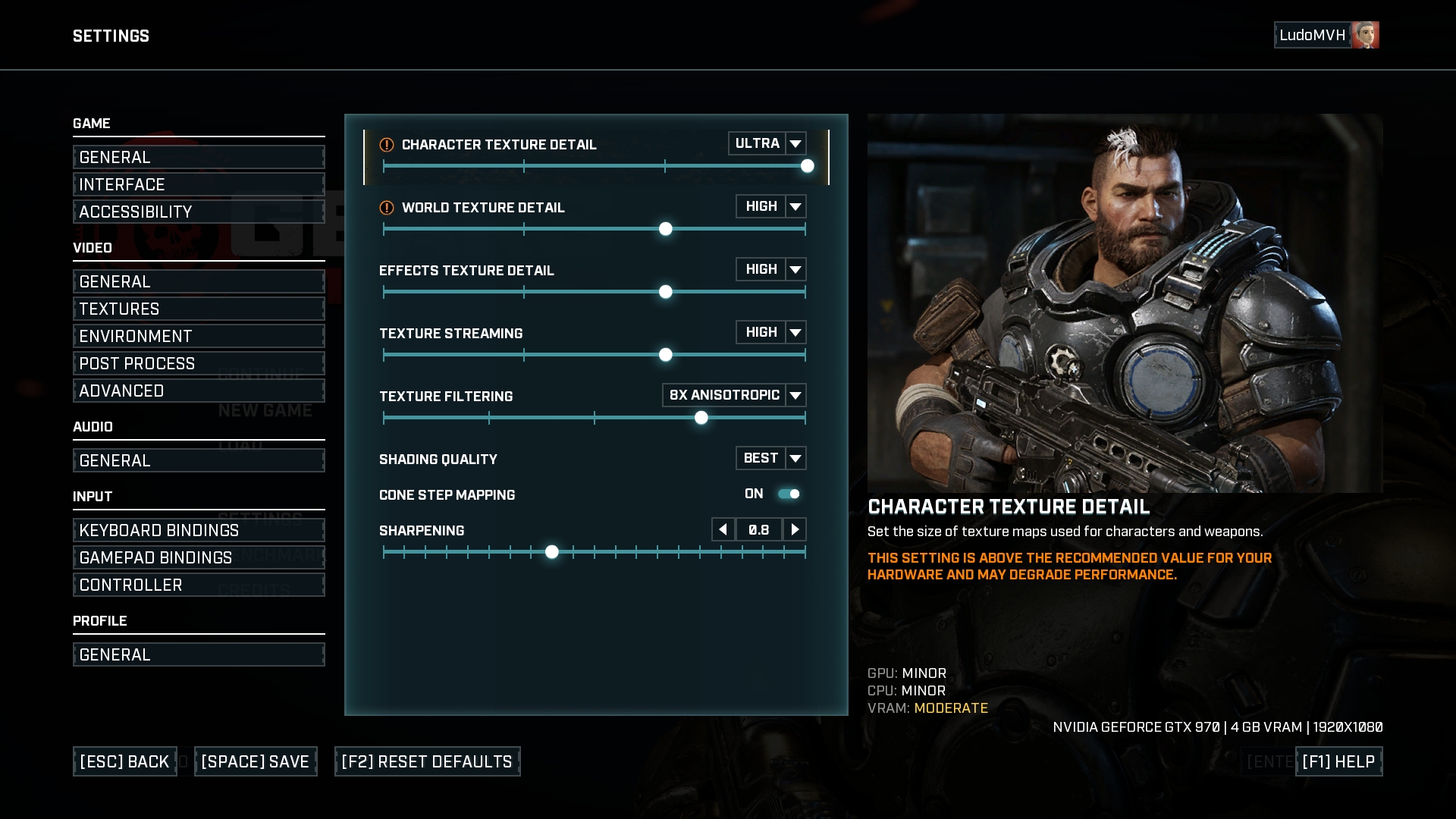Go to Post Process settings

(x=199, y=363)
